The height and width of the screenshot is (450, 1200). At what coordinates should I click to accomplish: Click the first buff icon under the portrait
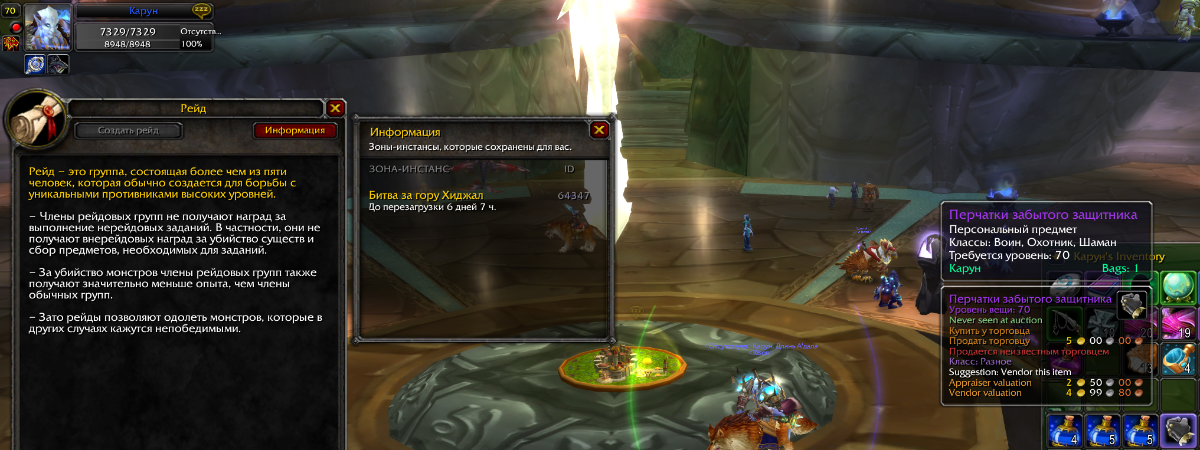34,64
